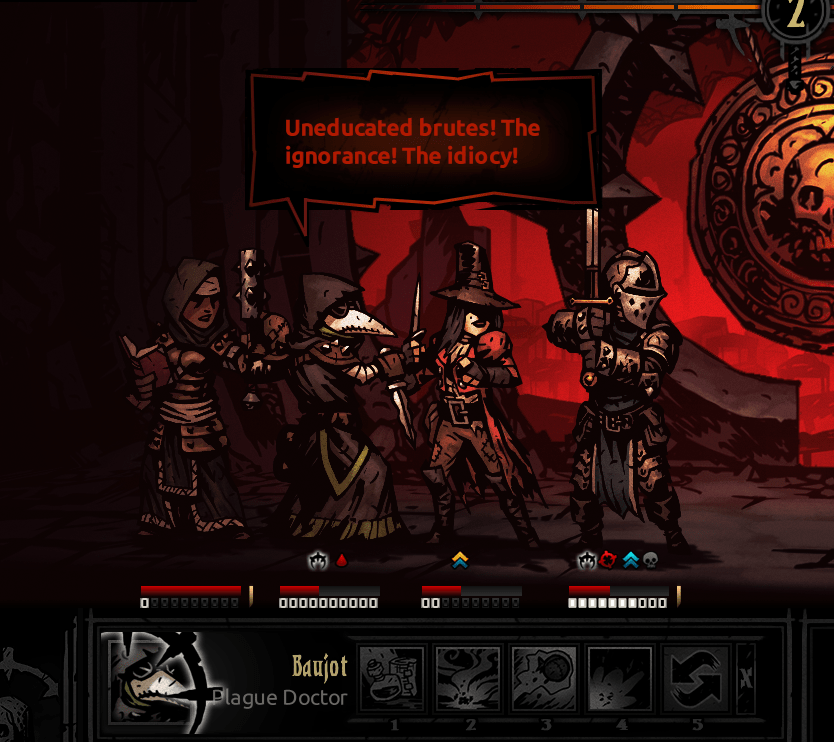The height and width of the screenshot is (742, 834).
Task: Pass the turn with the X button
Action: pyautogui.click(x=745, y=678)
